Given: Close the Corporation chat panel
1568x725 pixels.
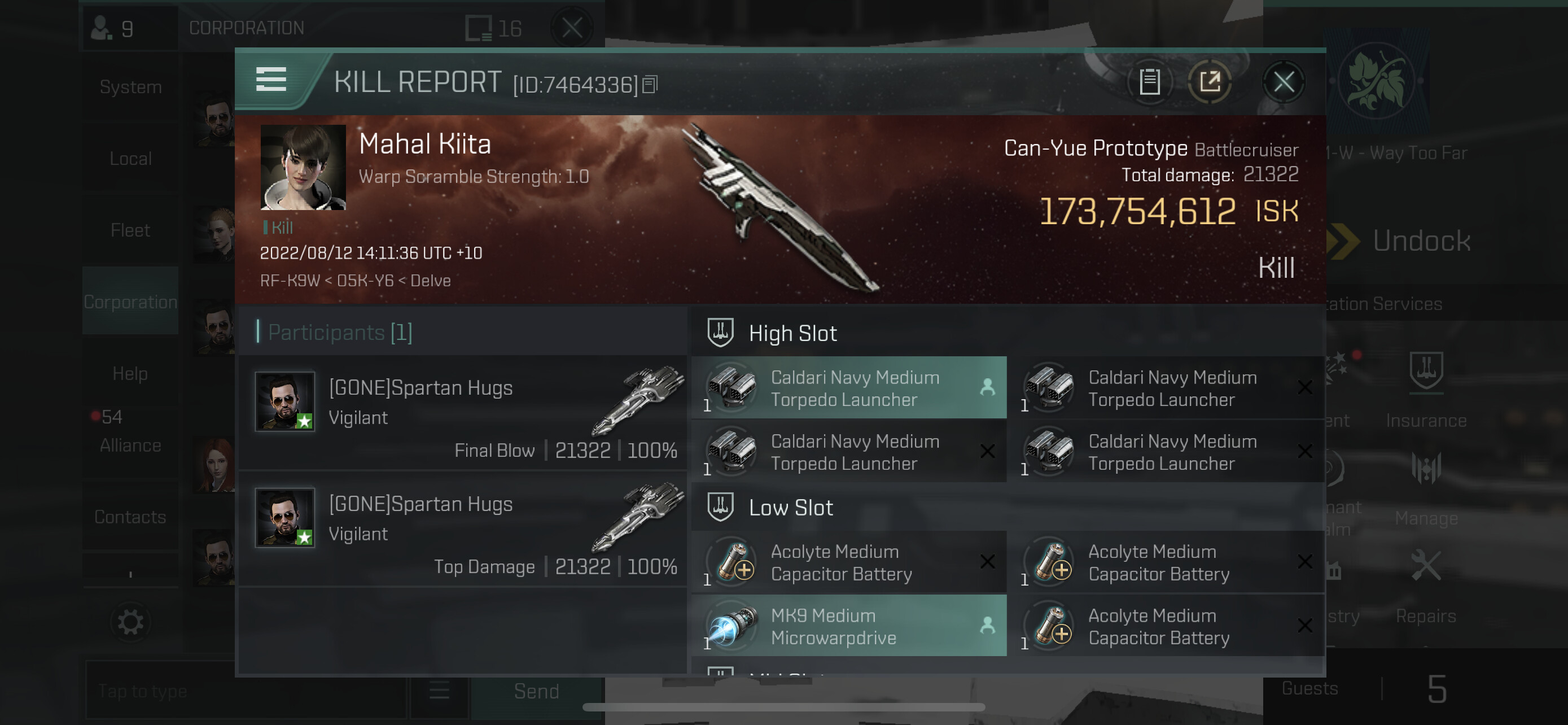Looking at the screenshot, I should (572, 28).
